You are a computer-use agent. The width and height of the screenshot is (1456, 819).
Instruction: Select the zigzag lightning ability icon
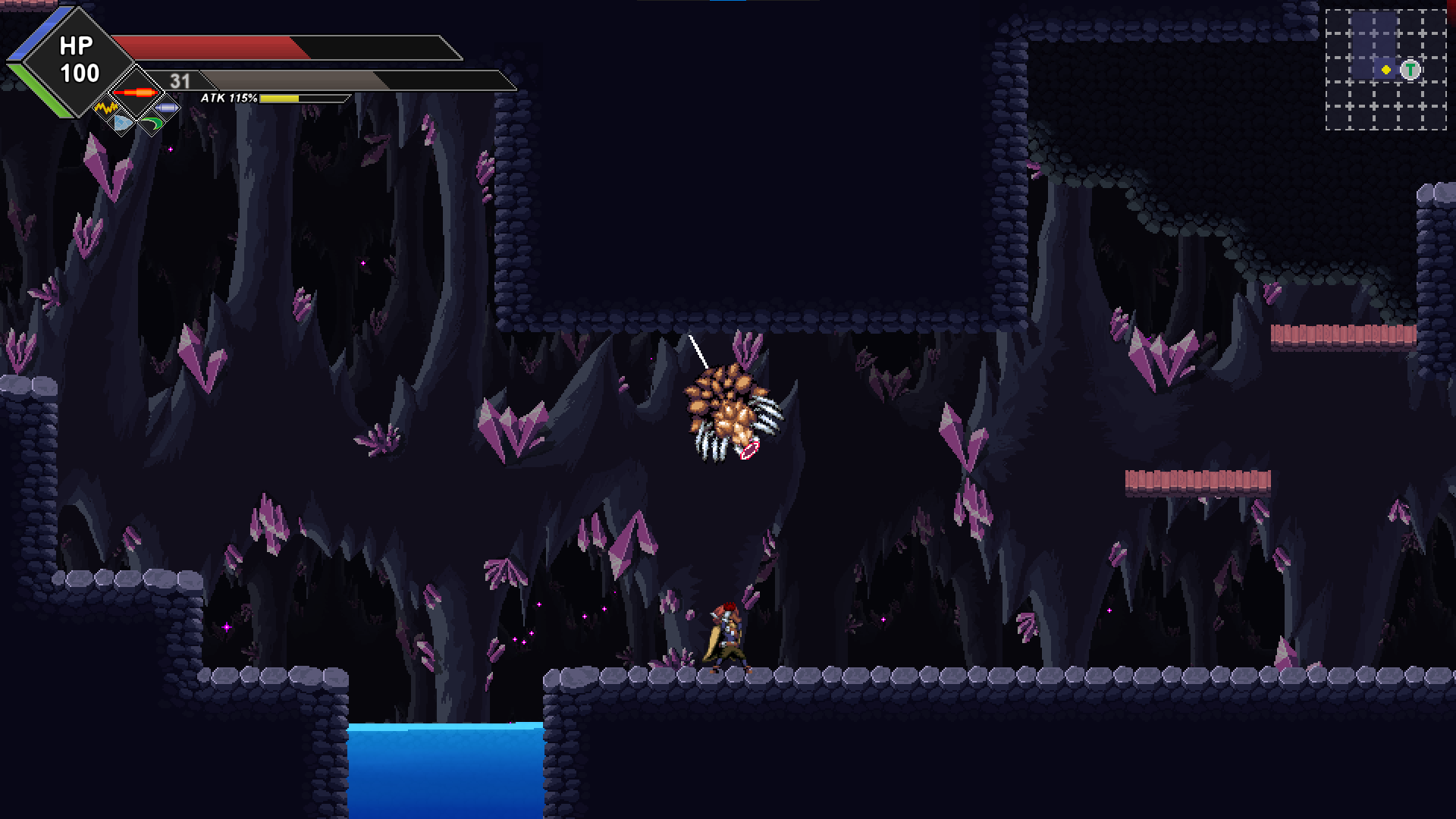105,108
